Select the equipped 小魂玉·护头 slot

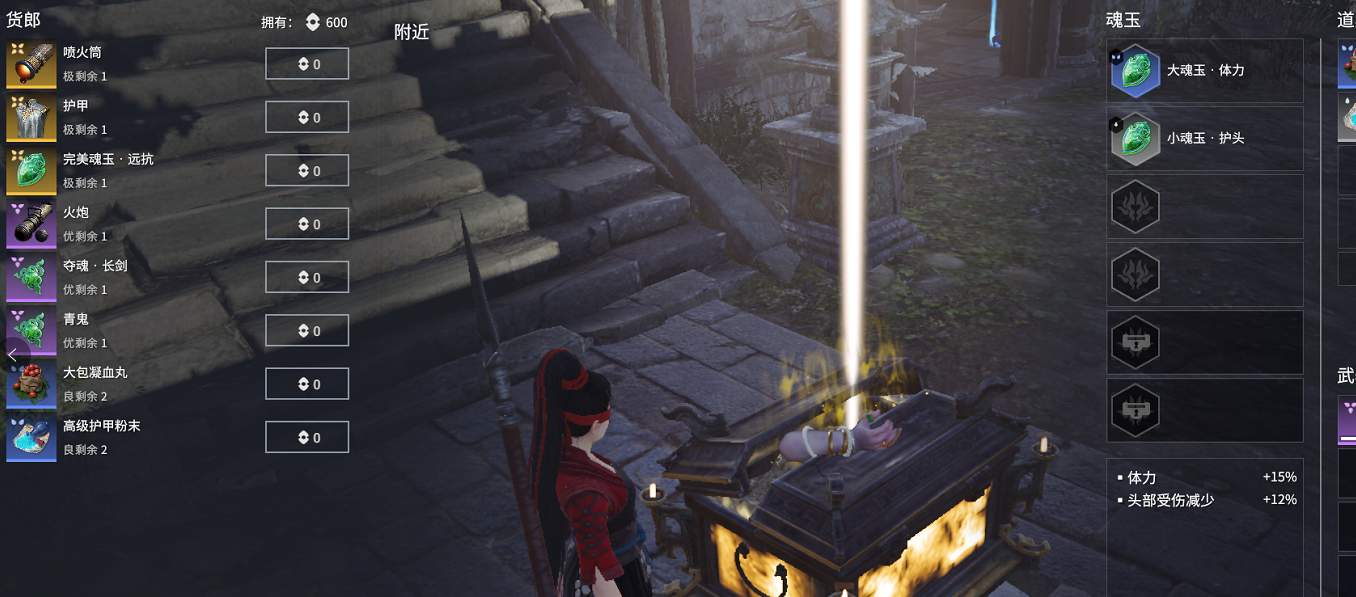point(1204,138)
